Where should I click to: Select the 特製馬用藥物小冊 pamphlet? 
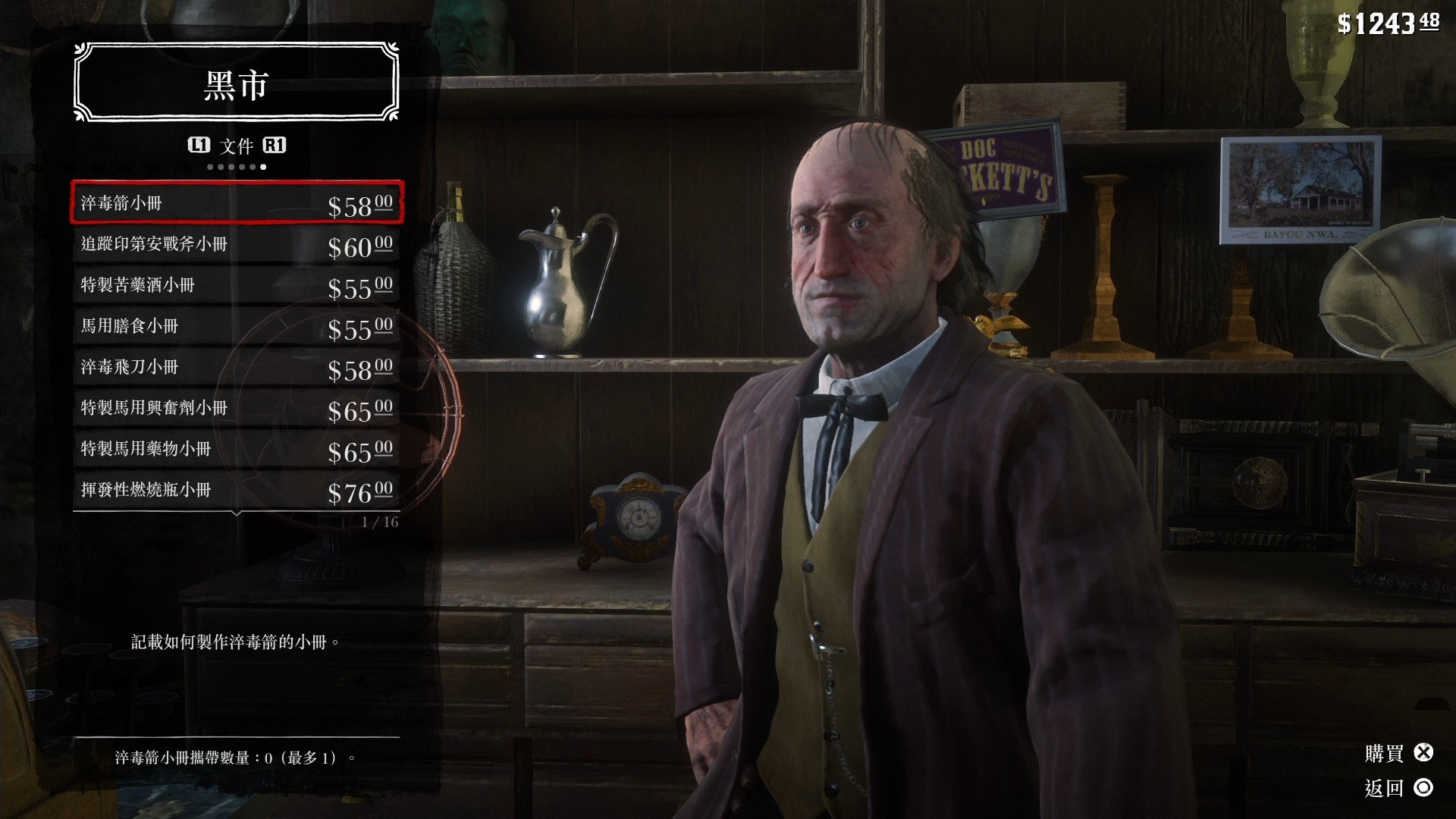click(237, 449)
